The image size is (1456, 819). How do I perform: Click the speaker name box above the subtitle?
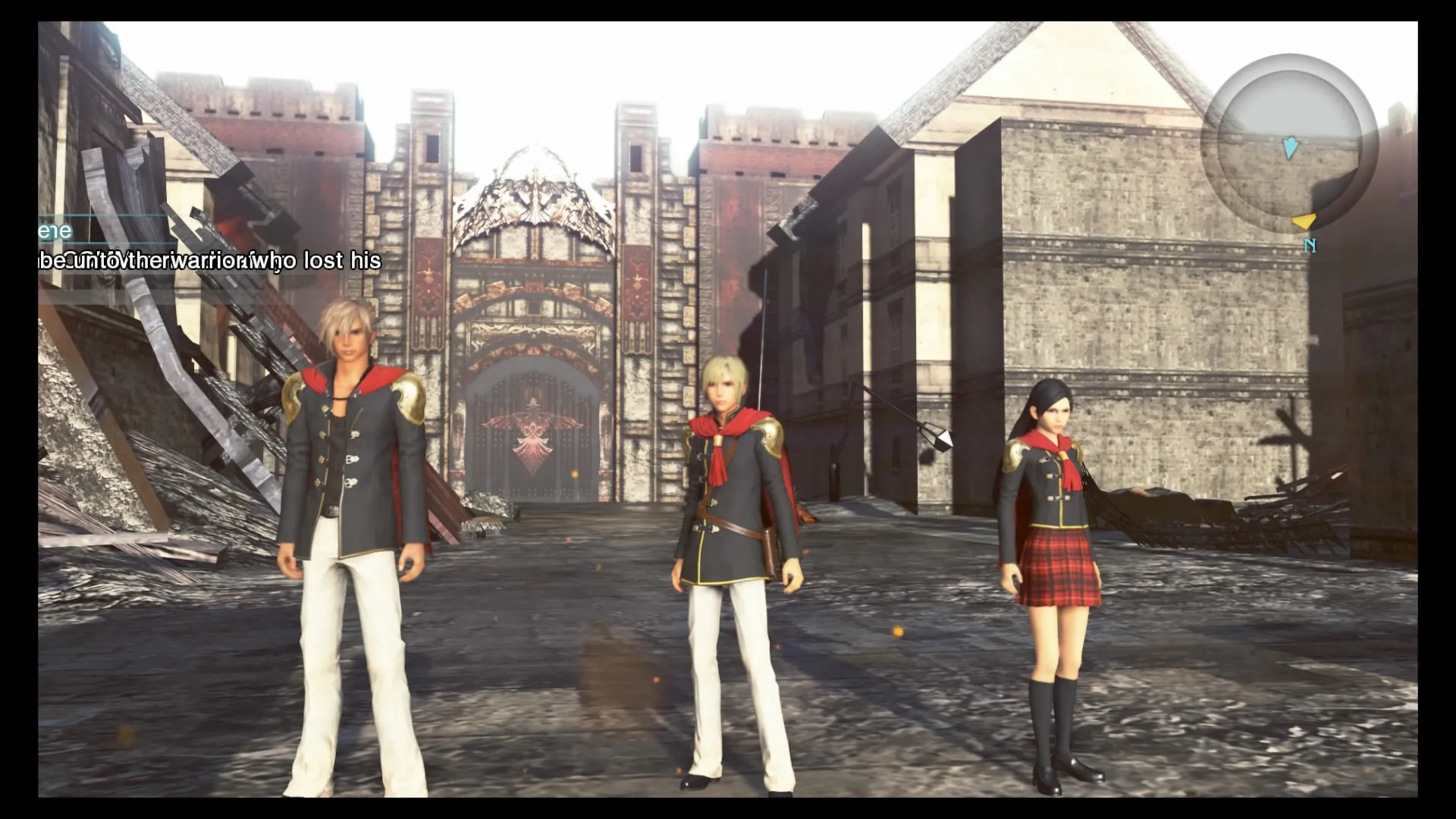(x=83, y=231)
